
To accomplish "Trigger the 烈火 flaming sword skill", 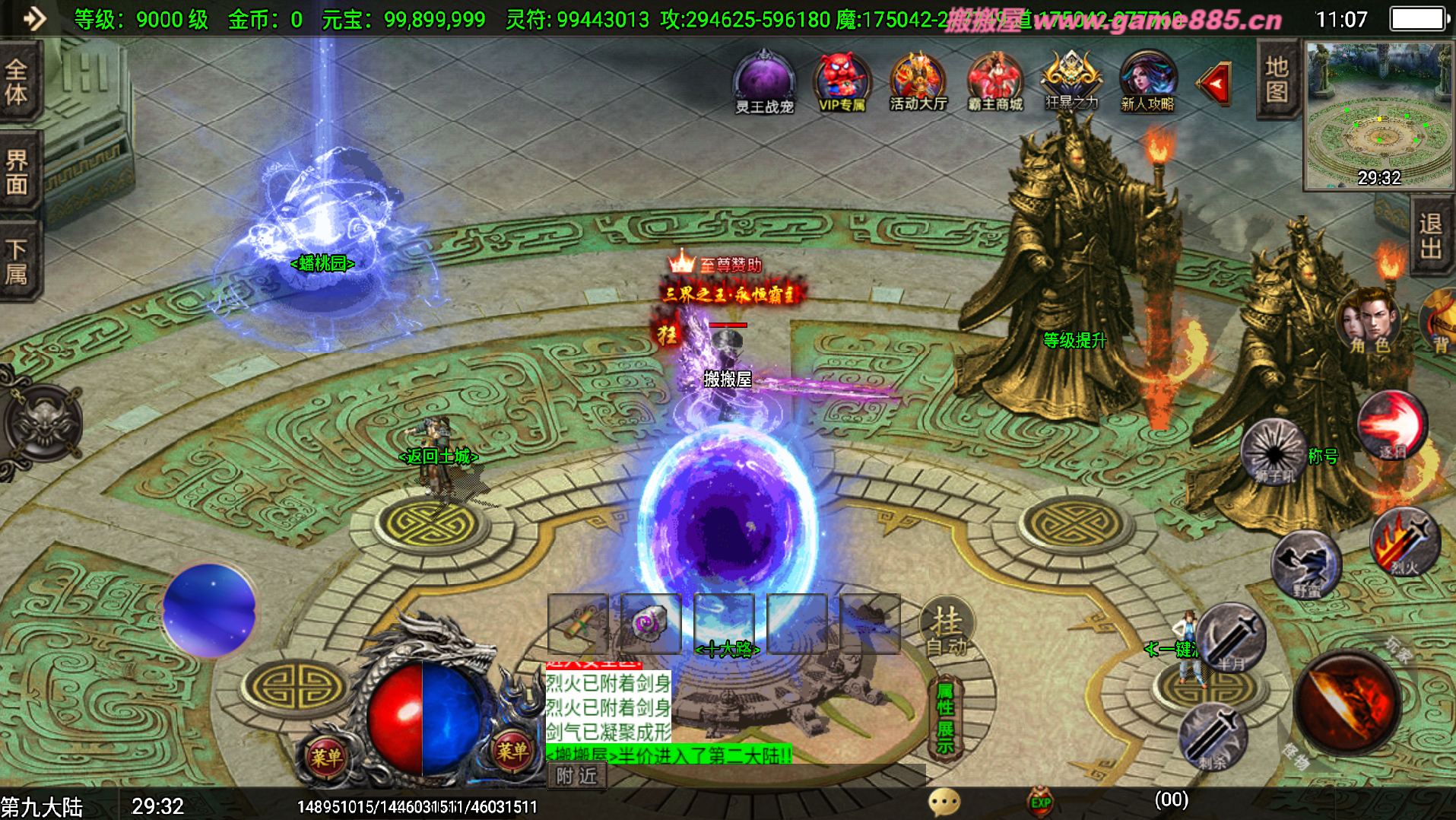I will (x=1405, y=542).
